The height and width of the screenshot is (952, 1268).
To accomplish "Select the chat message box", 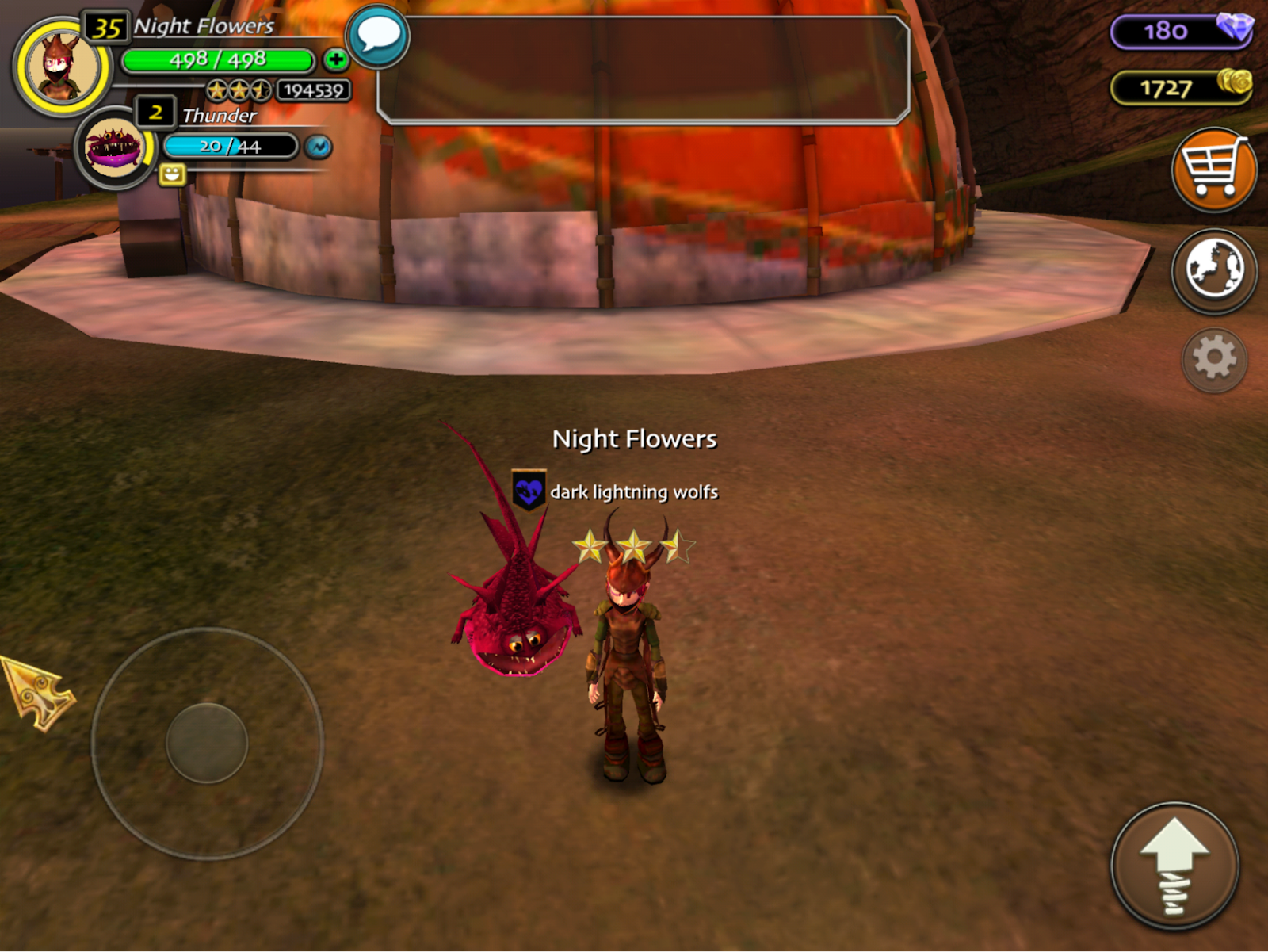I will 643,70.
